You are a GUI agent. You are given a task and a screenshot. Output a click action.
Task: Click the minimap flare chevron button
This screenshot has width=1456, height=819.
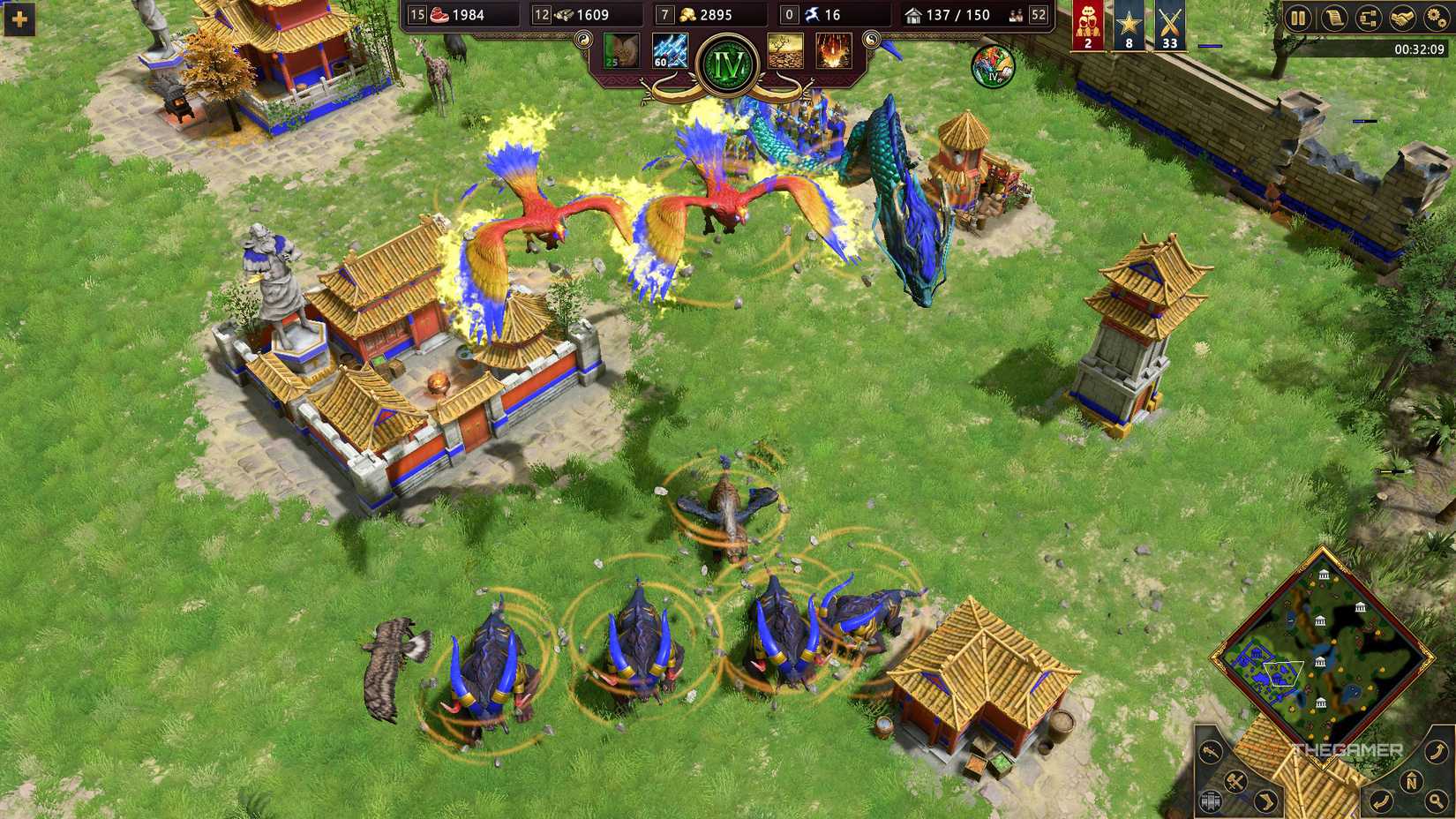(x=1265, y=800)
